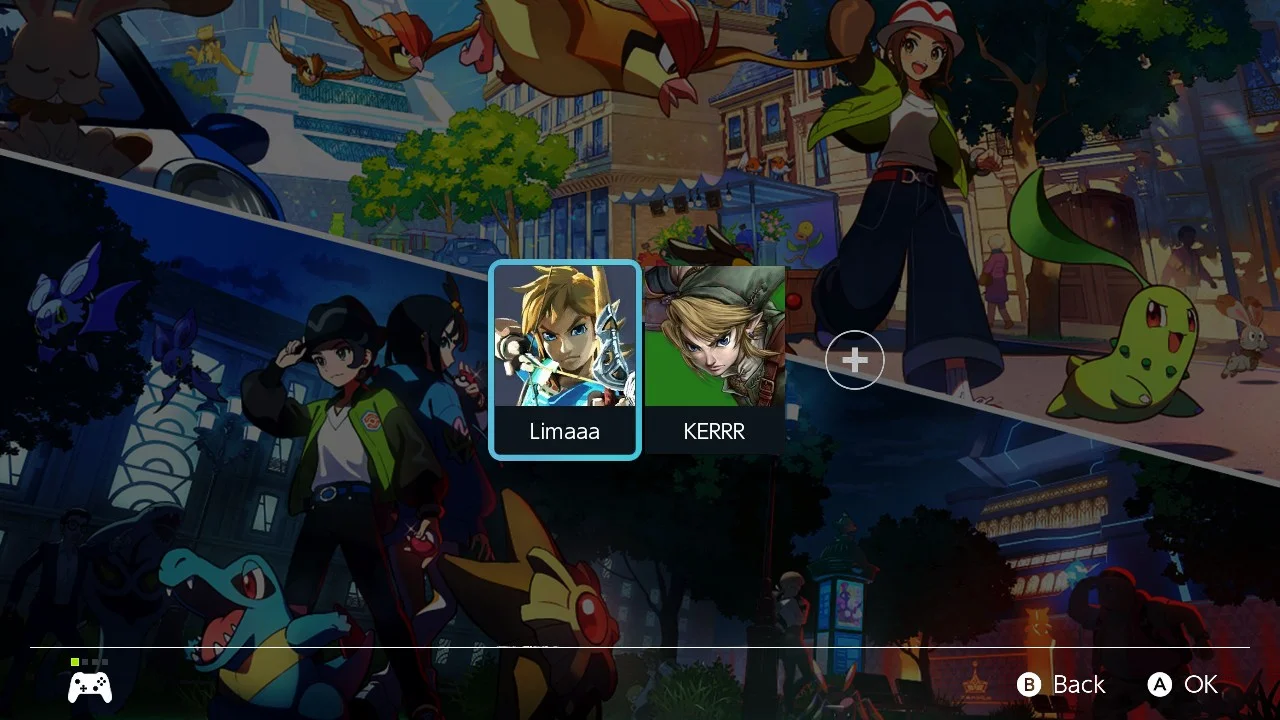Viewport: 1280px width, 720px height.
Task: Click the Limaaa name label
Action: (x=565, y=431)
